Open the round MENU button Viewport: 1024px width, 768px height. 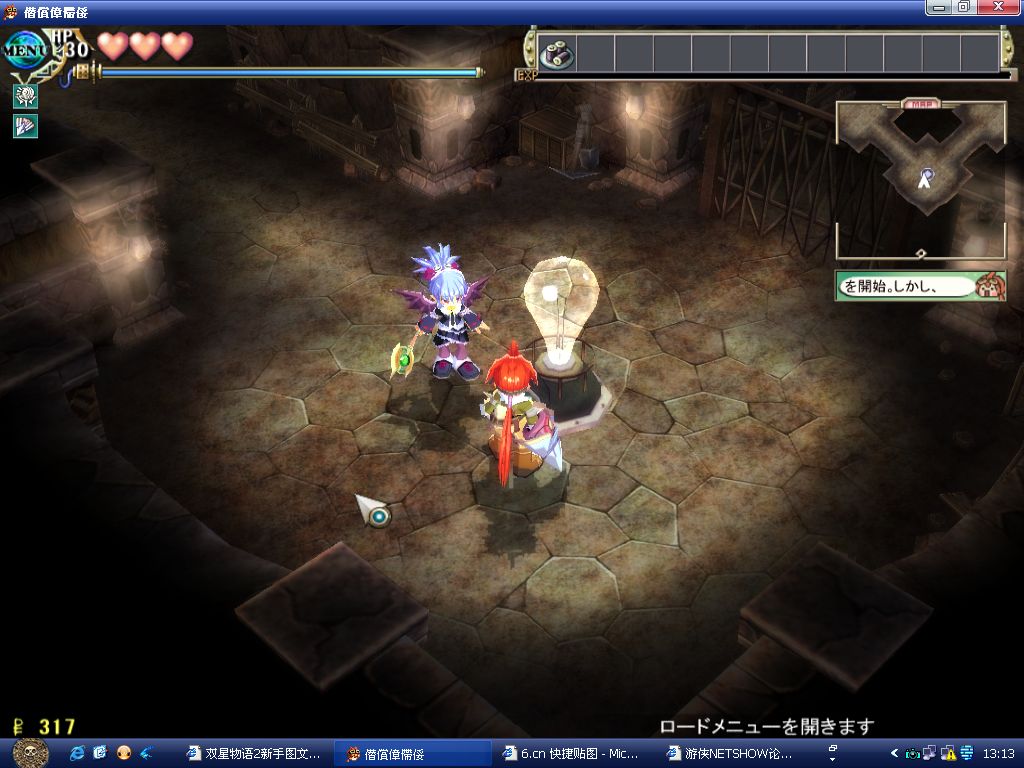tap(26, 50)
